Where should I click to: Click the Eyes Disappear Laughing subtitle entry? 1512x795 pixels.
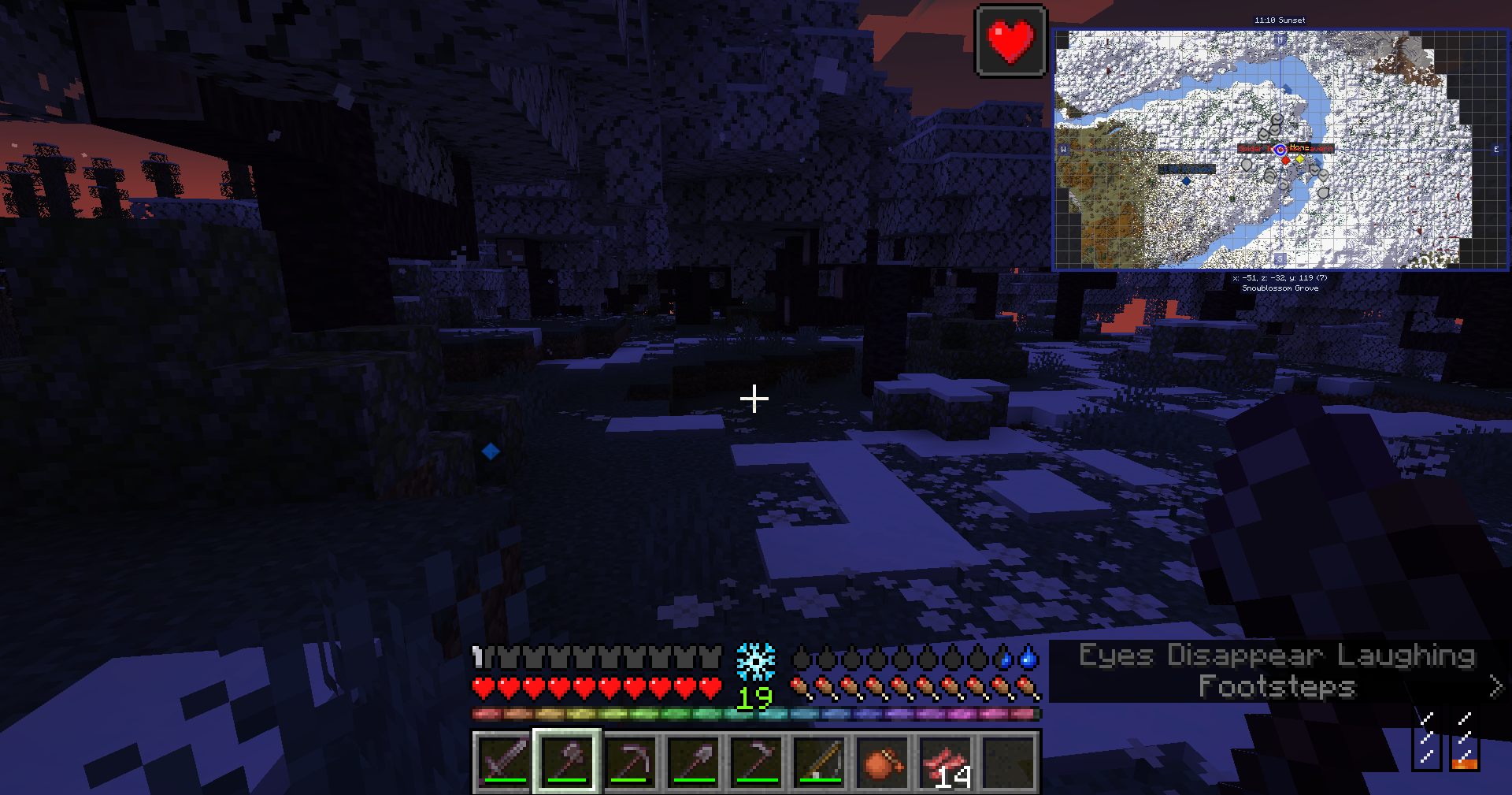click(1277, 655)
